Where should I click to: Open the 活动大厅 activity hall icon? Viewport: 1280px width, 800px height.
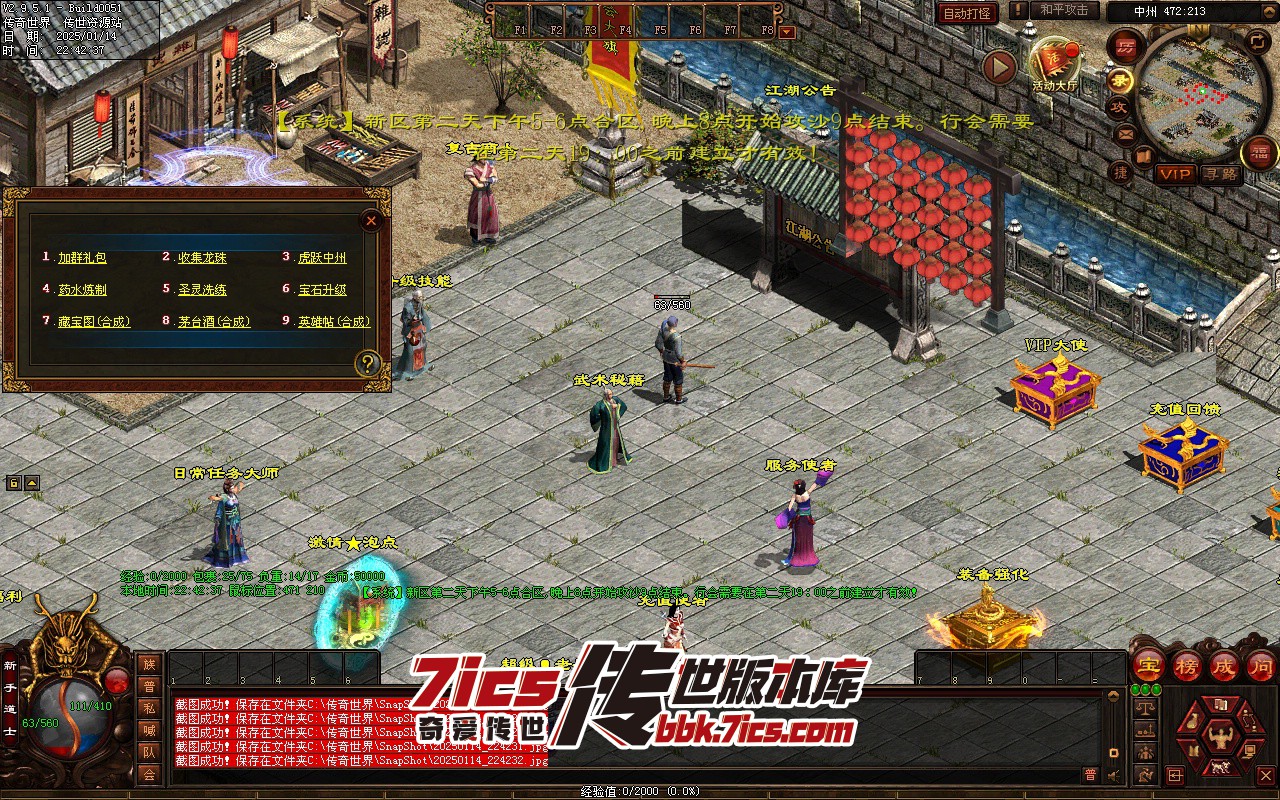[1056, 62]
